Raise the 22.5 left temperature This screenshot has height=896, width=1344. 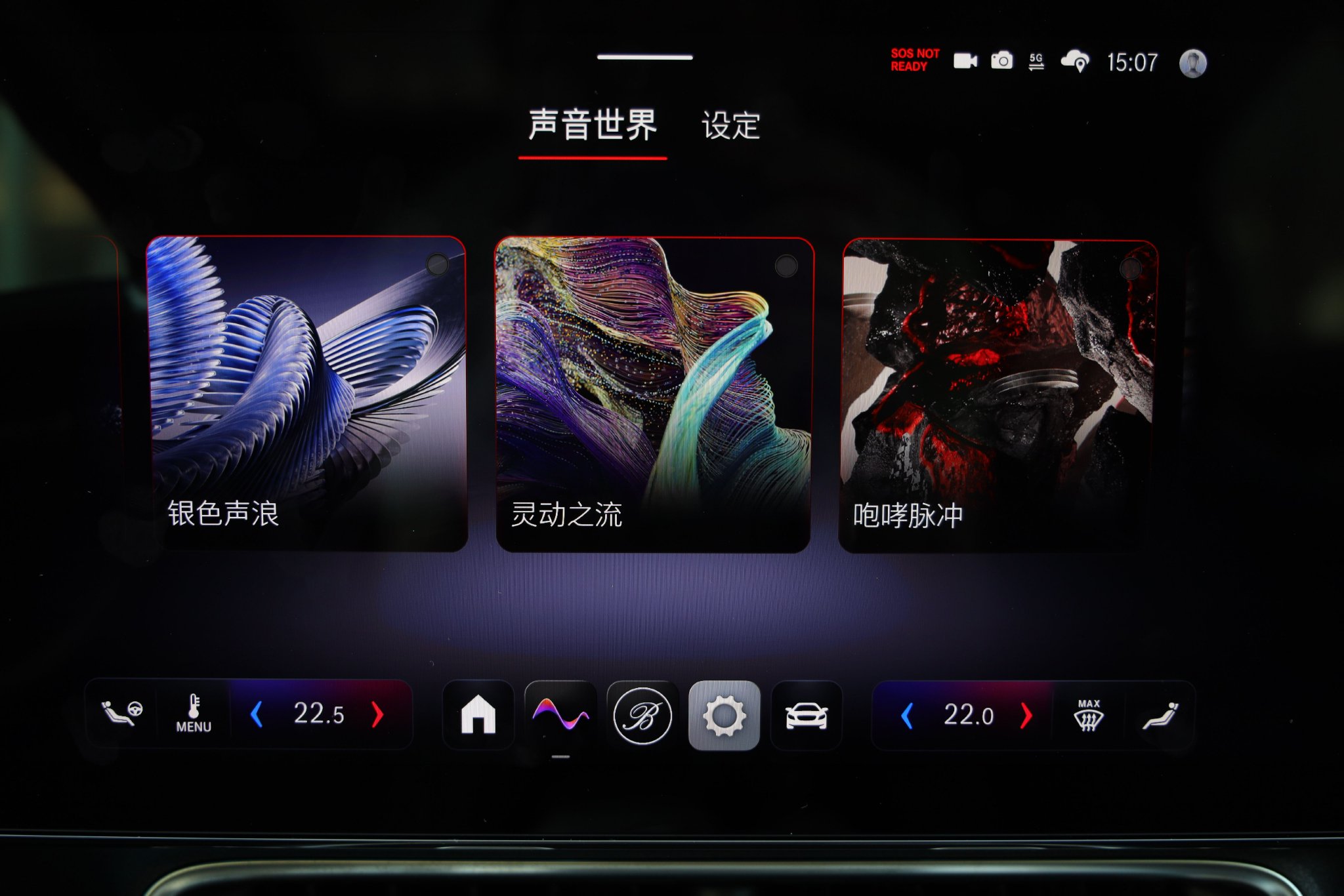(x=377, y=714)
